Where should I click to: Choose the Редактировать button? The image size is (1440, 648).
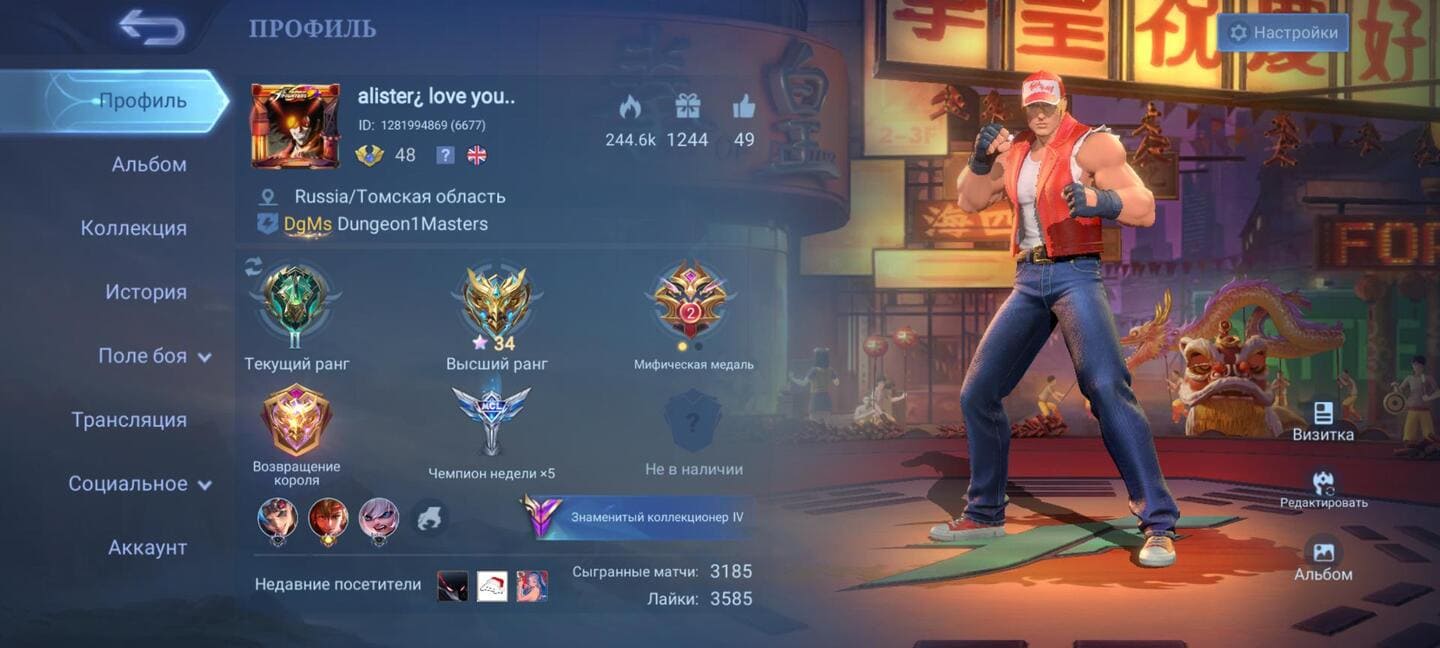[x=1323, y=489]
